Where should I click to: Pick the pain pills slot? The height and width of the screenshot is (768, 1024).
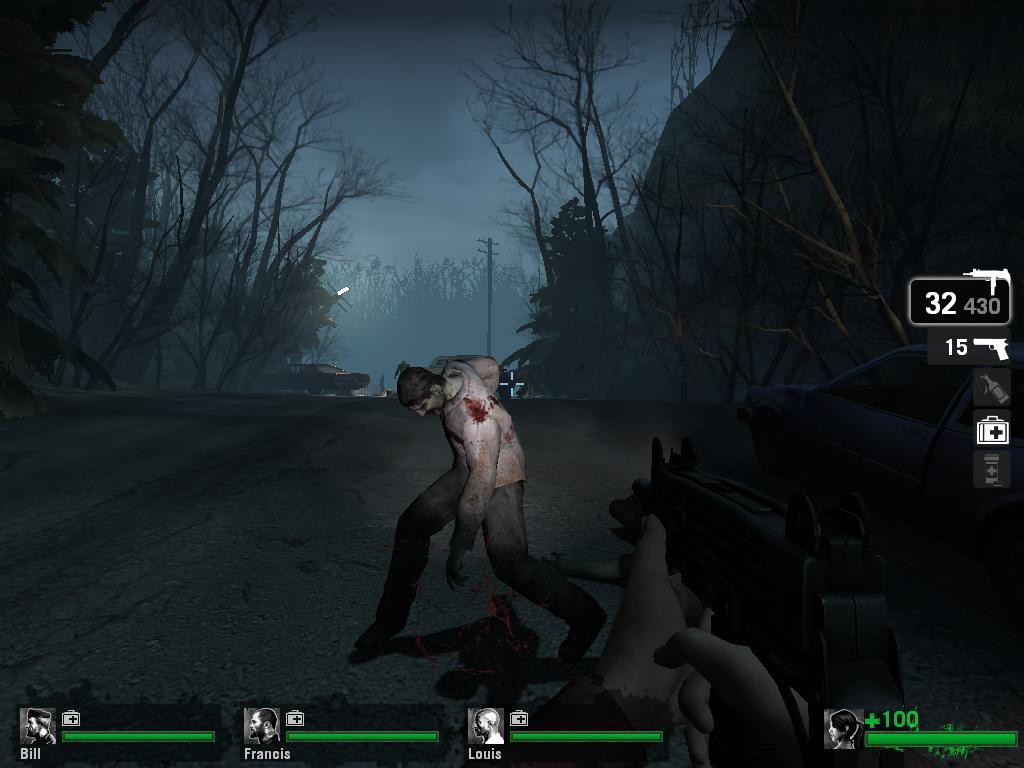tap(992, 469)
